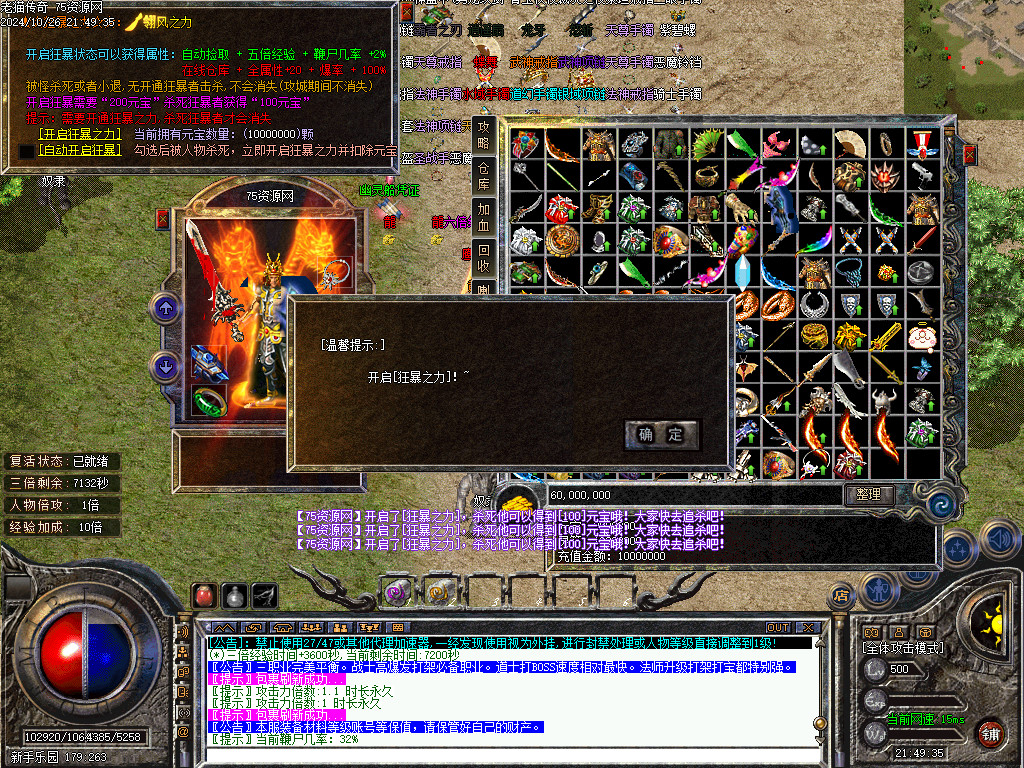Close the character equipment panel

[163, 219]
